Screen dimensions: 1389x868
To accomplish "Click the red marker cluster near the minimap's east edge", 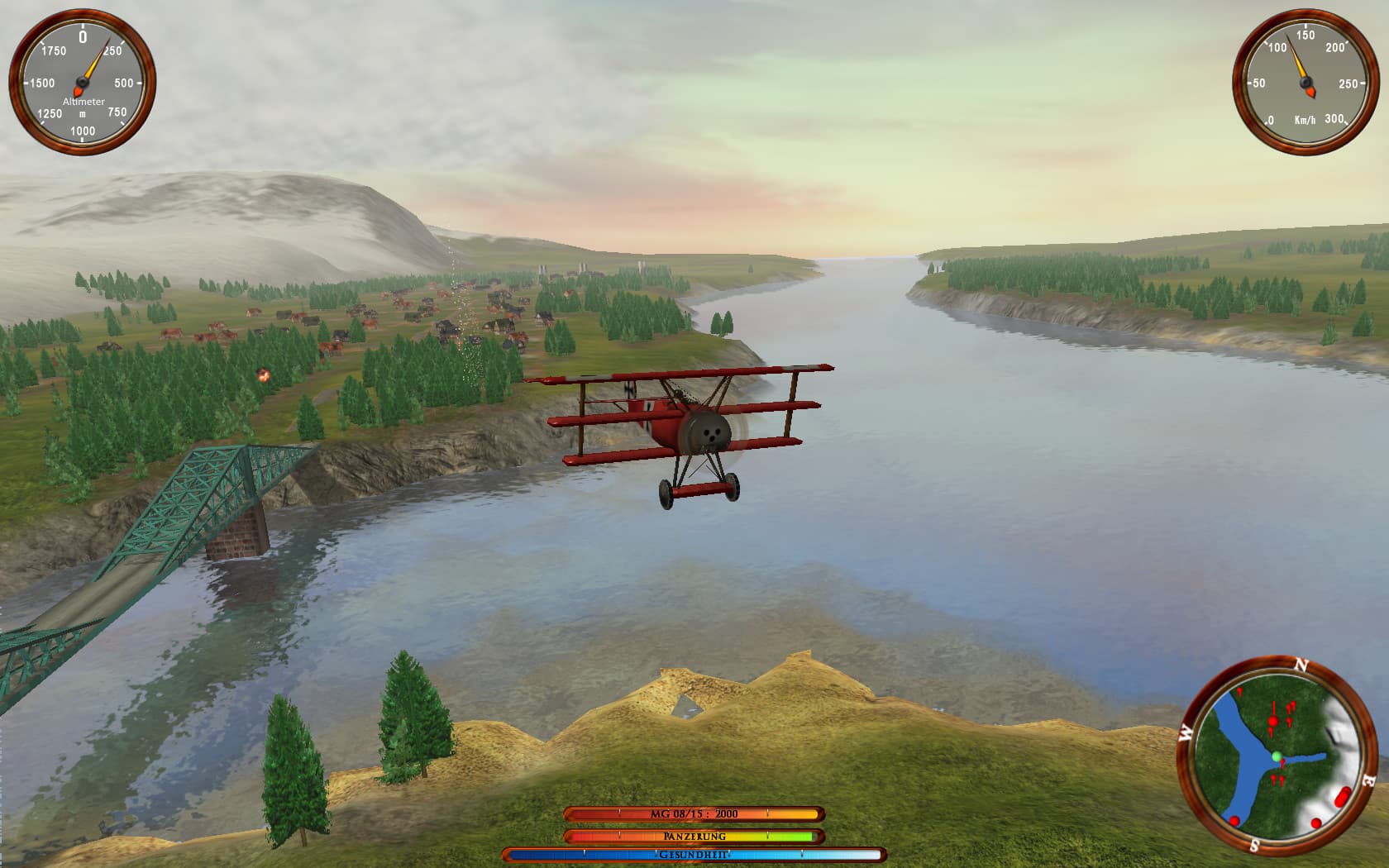I will 1342,796.
